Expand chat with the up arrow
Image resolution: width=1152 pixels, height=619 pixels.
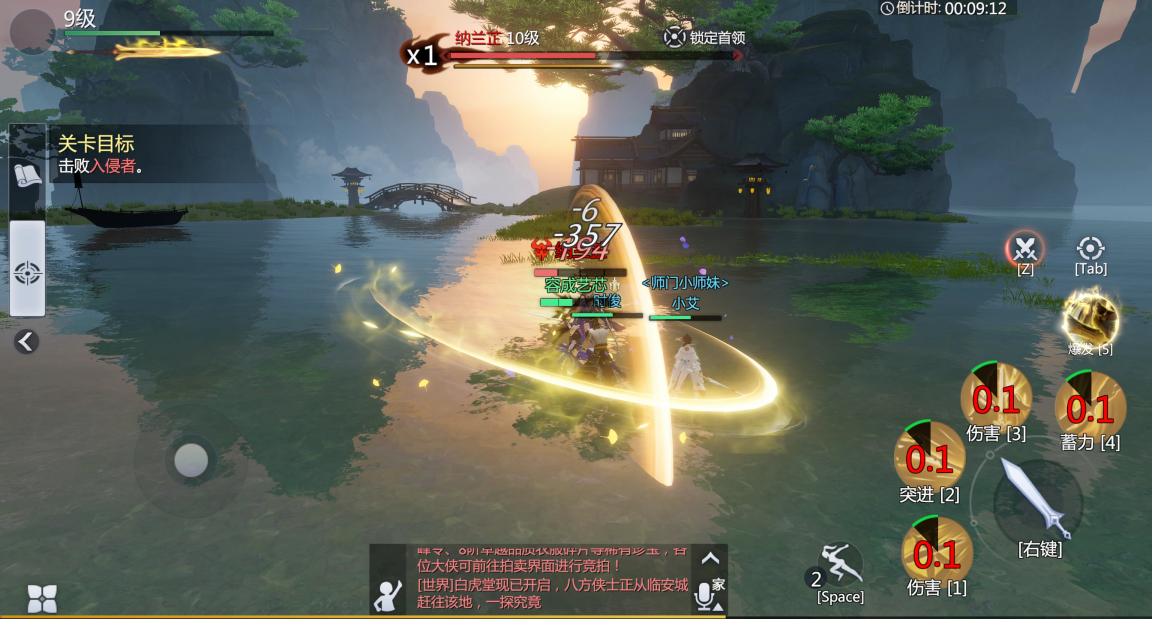(710, 558)
